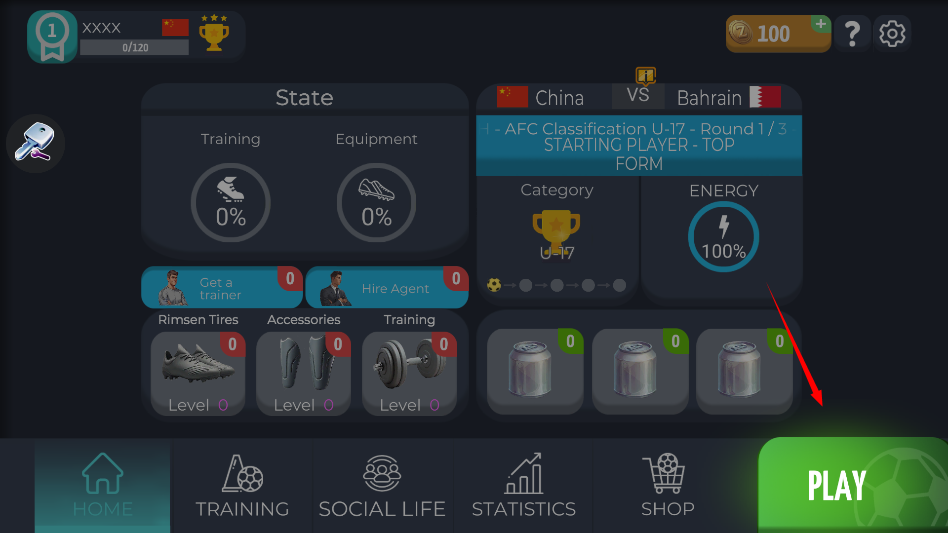Show the Statistics tab
948x533 pixels.
tap(523, 487)
